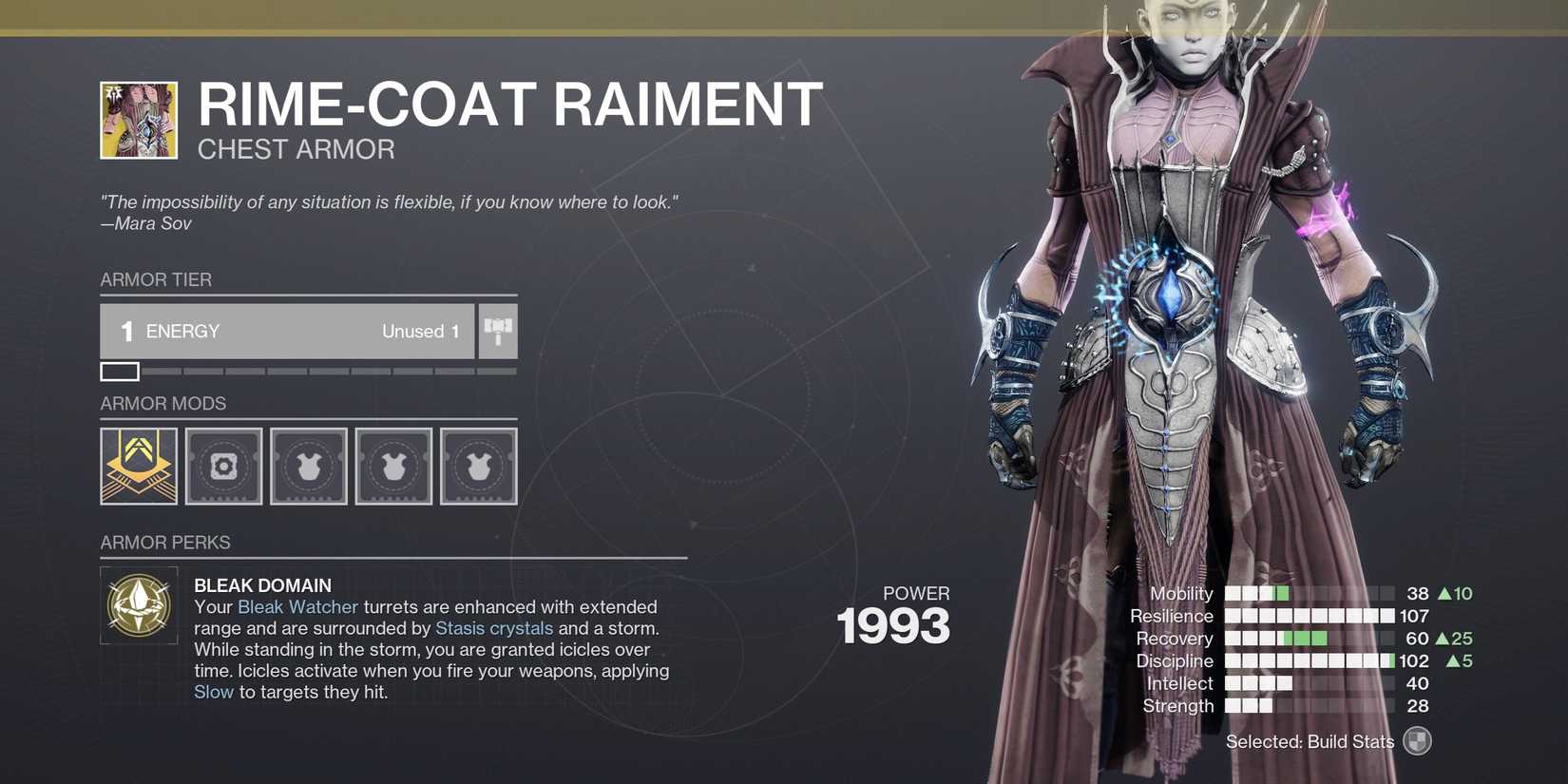The width and height of the screenshot is (1568, 784).
Task: Select the Build Stats shield icon
Action: (1417, 741)
